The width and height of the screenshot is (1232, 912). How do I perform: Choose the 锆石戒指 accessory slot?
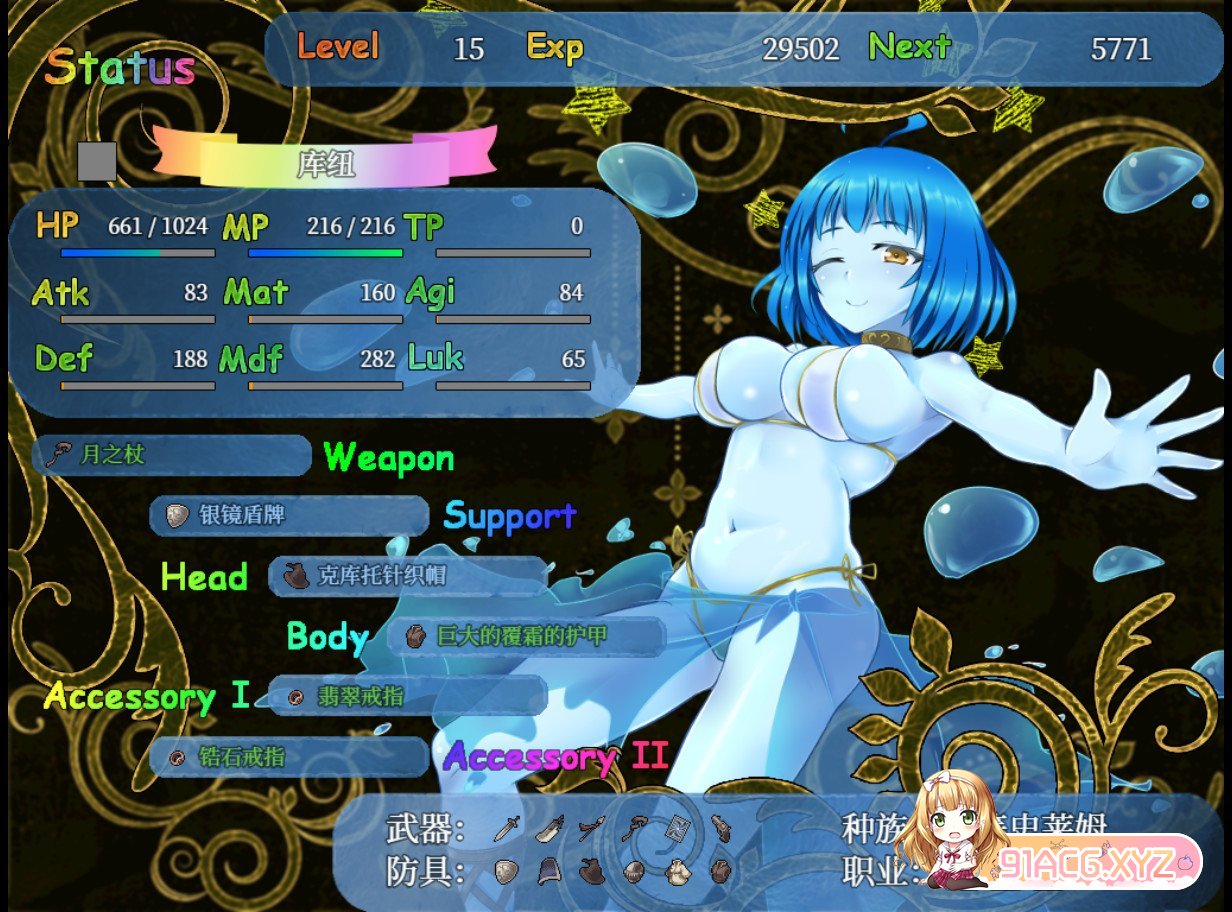(289, 757)
